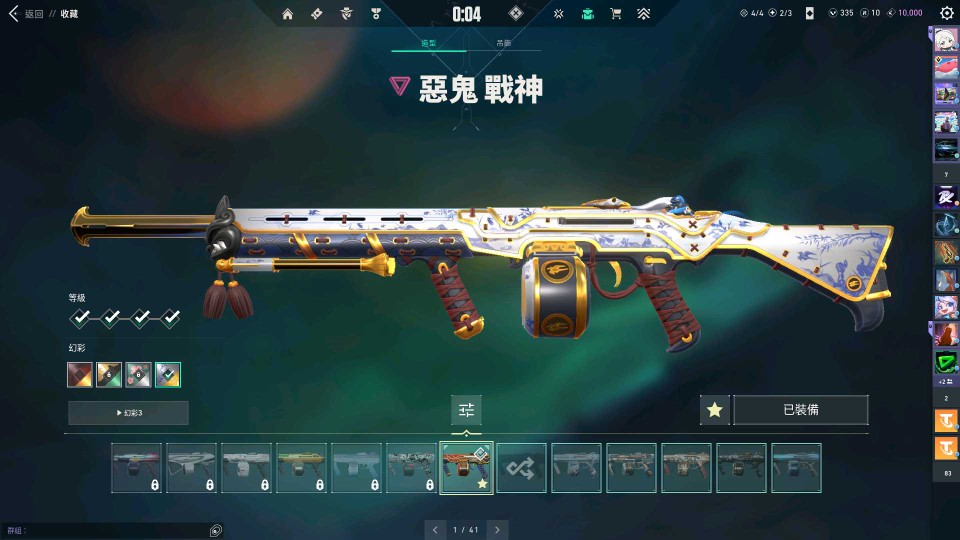The width and height of the screenshot is (960, 540).
Task: Go to the previous skin page arrow
Action: pyautogui.click(x=434, y=529)
